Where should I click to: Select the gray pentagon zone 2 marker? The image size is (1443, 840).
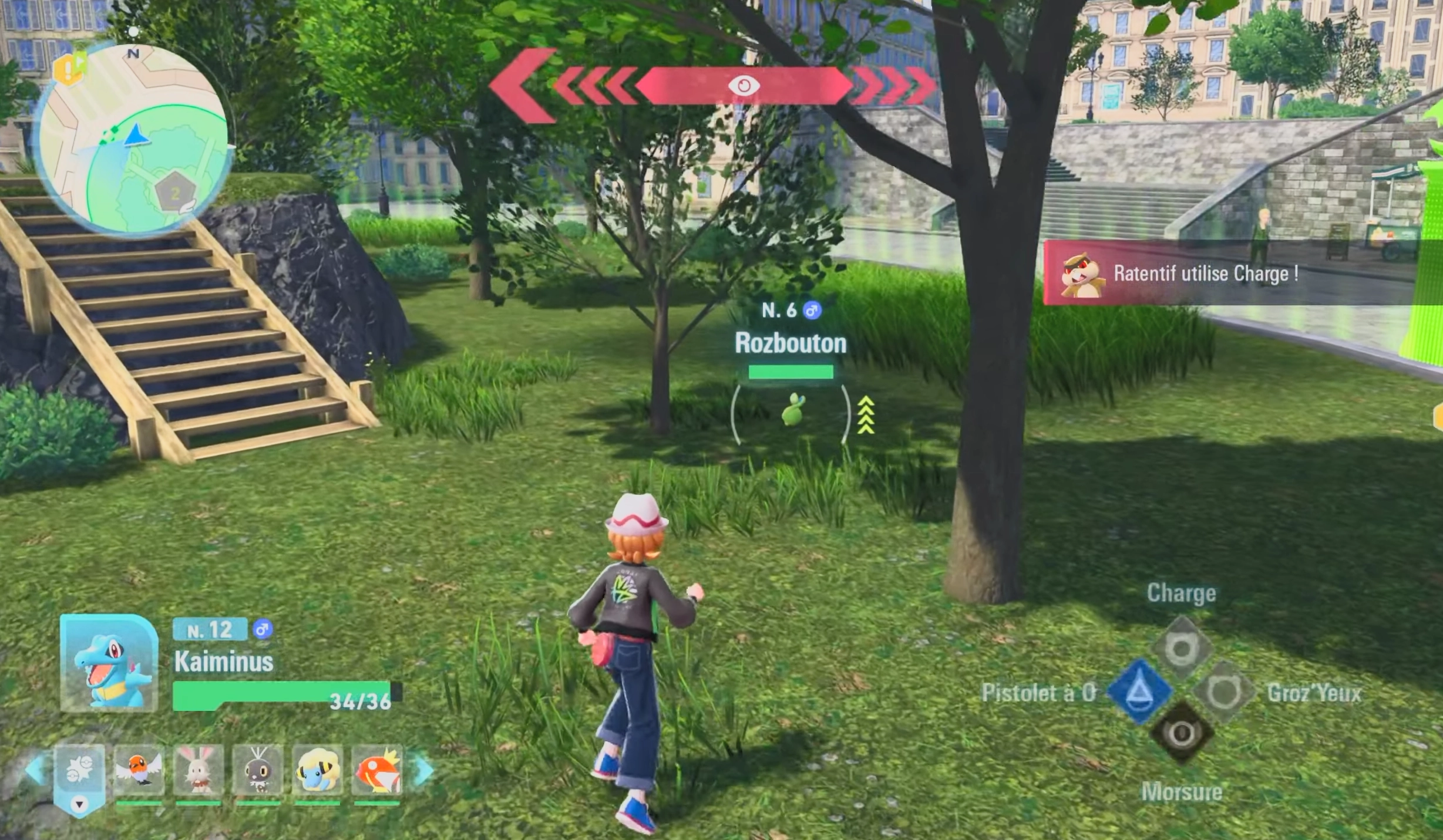(x=175, y=193)
